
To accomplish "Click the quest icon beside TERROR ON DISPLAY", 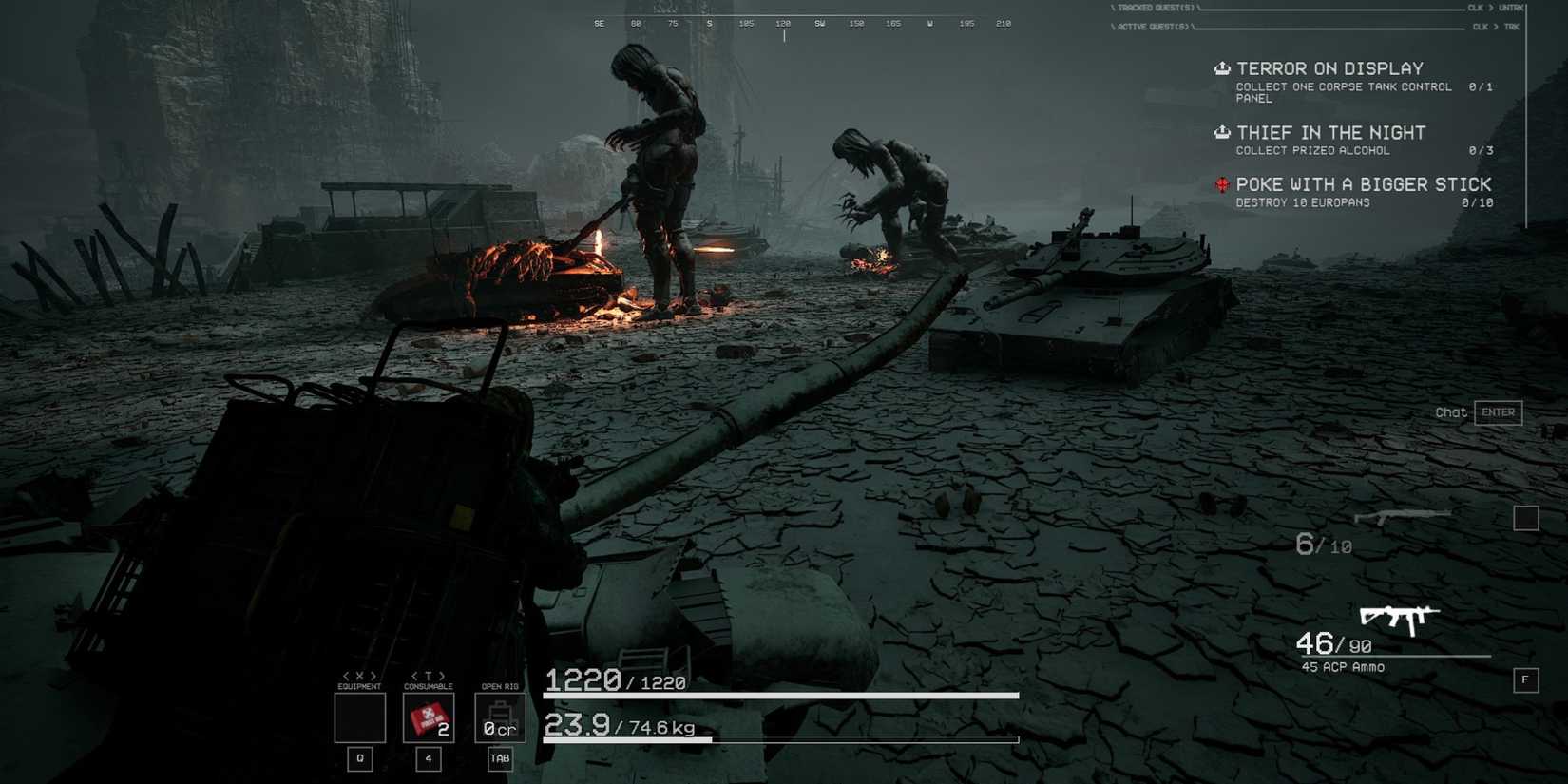I will pyautogui.click(x=1221, y=67).
